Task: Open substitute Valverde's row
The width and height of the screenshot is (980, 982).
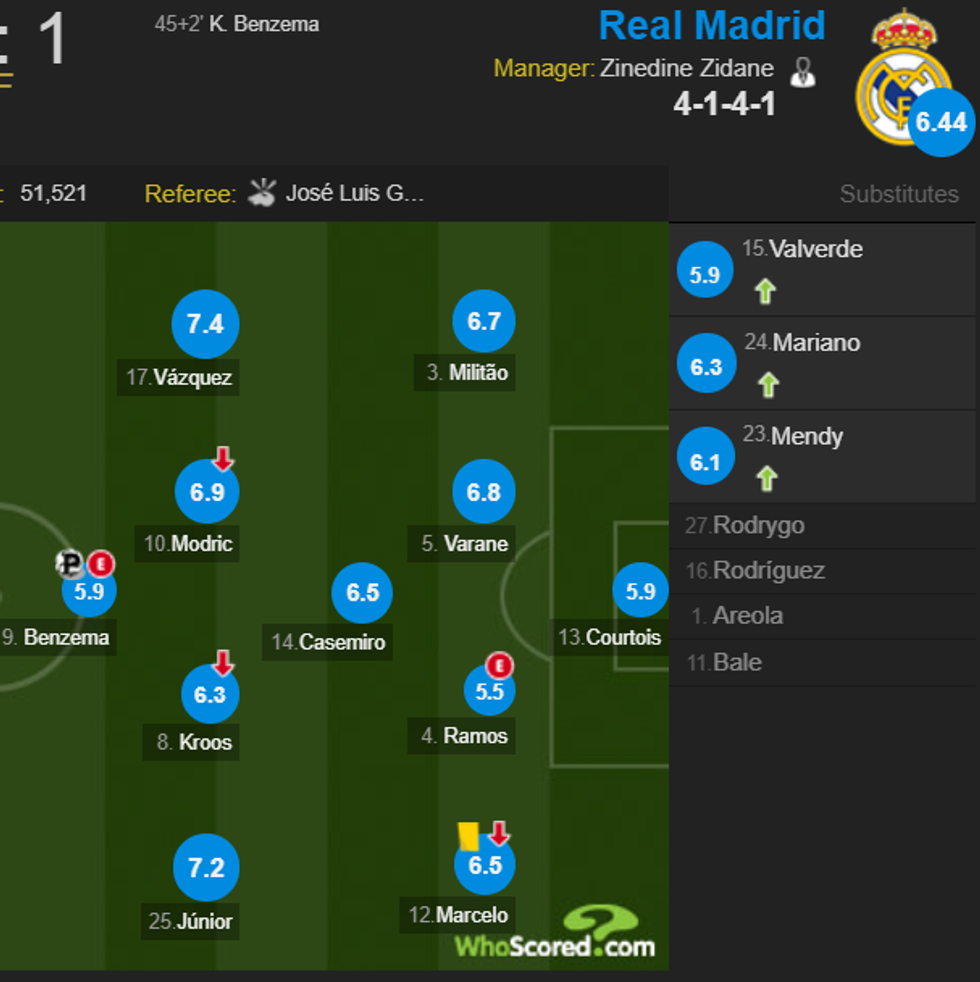Action: click(822, 270)
